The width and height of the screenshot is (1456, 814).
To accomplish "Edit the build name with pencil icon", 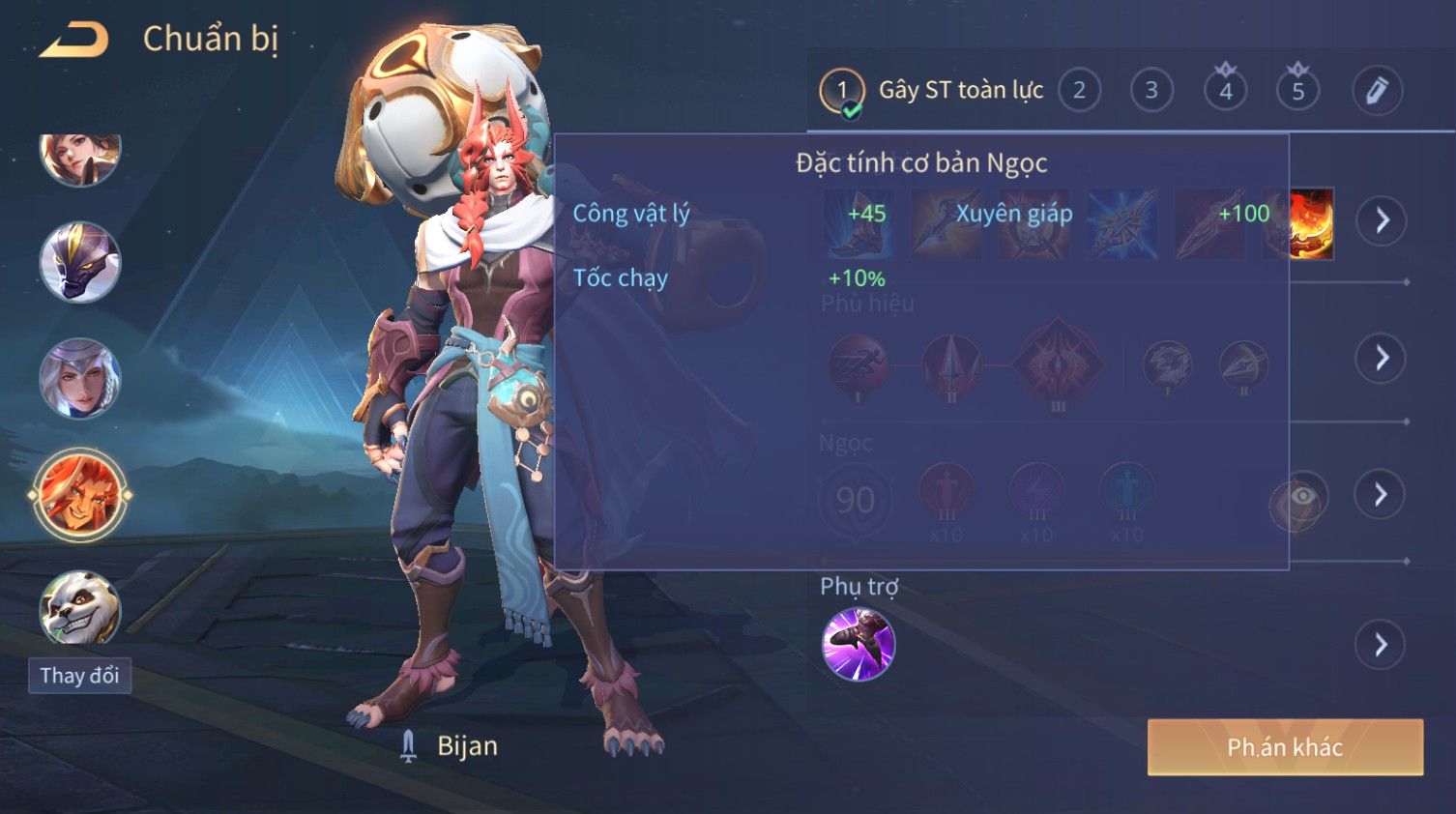I will (1376, 91).
